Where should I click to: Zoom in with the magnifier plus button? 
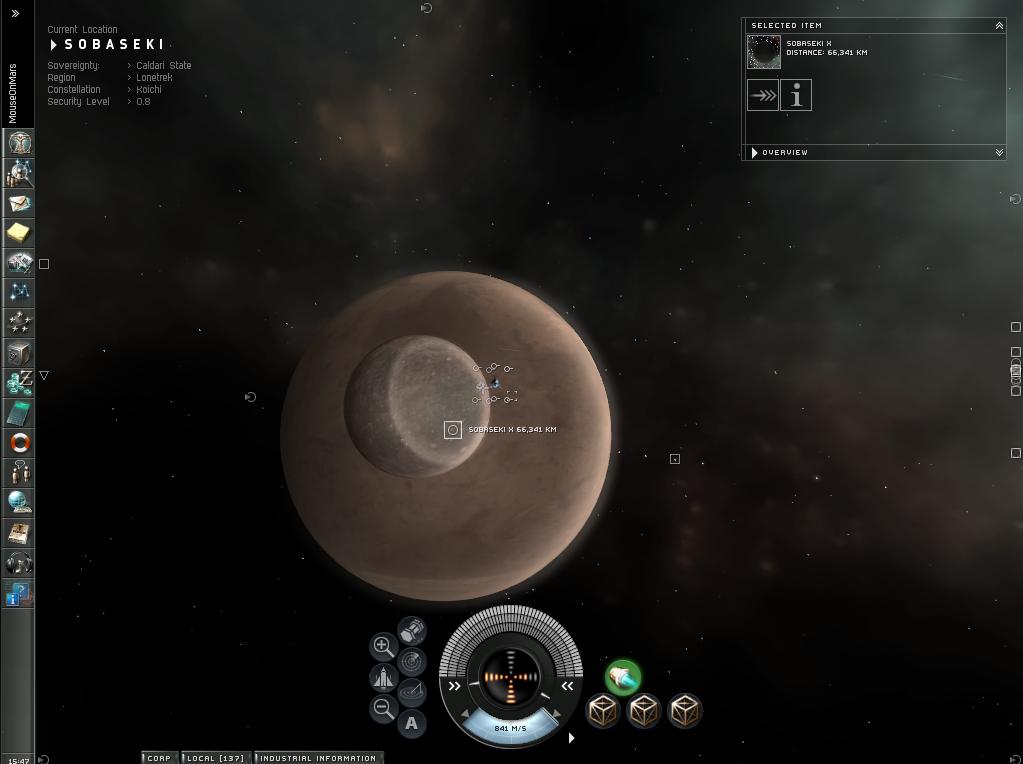pyautogui.click(x=383, y=646)
